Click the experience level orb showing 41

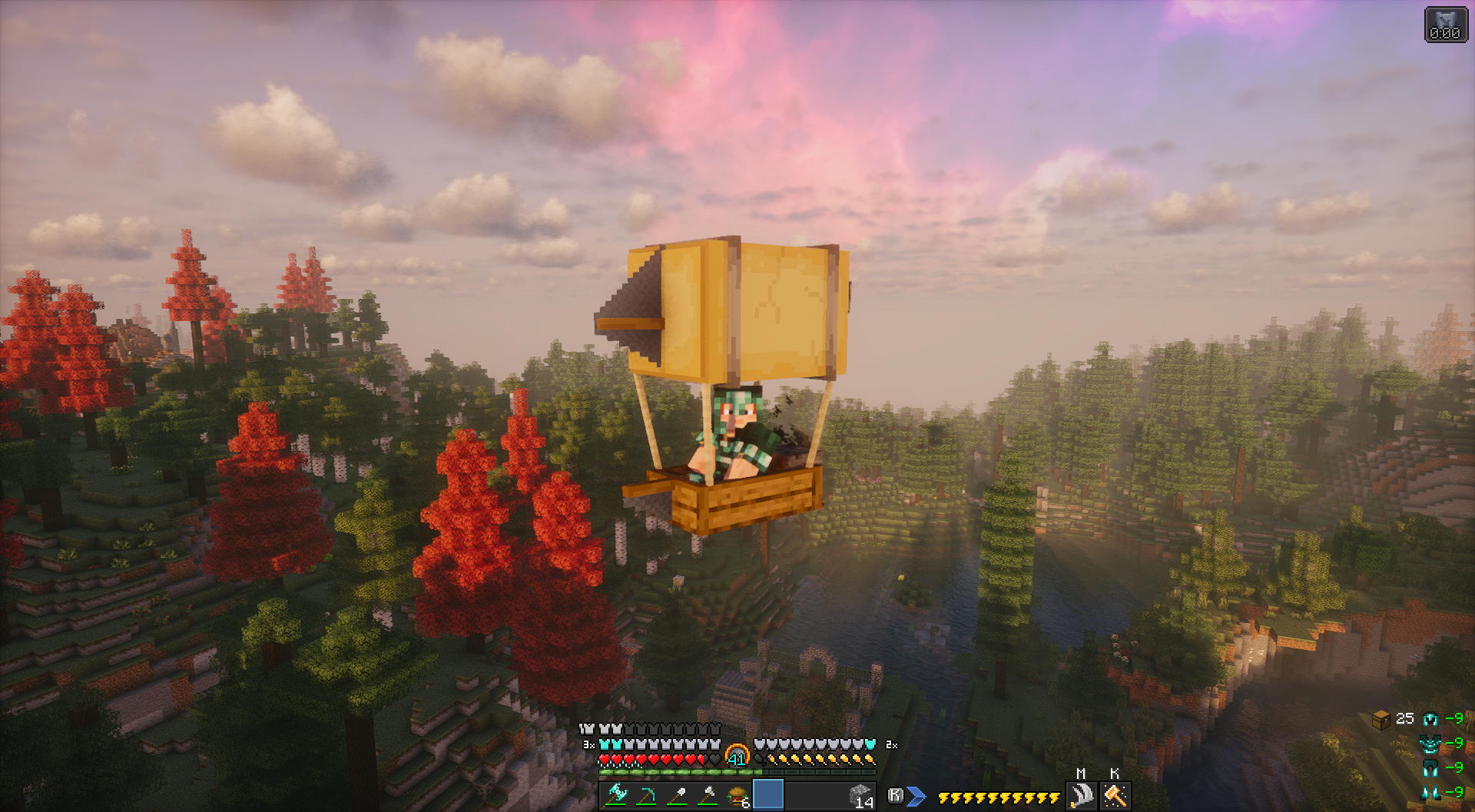[x=737, y=756]
